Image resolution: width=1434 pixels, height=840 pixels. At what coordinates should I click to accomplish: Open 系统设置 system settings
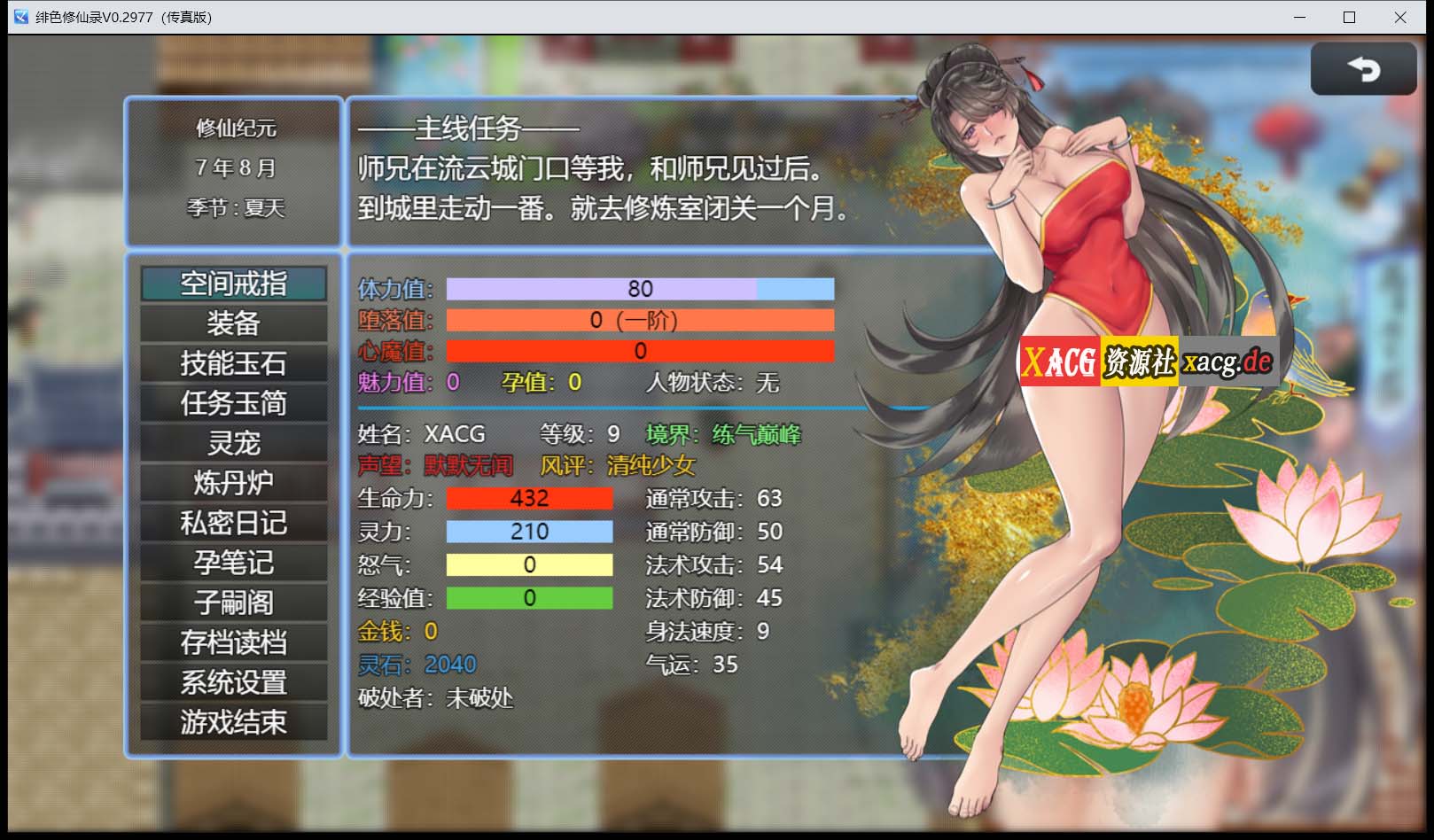click(x=234, y=681)
